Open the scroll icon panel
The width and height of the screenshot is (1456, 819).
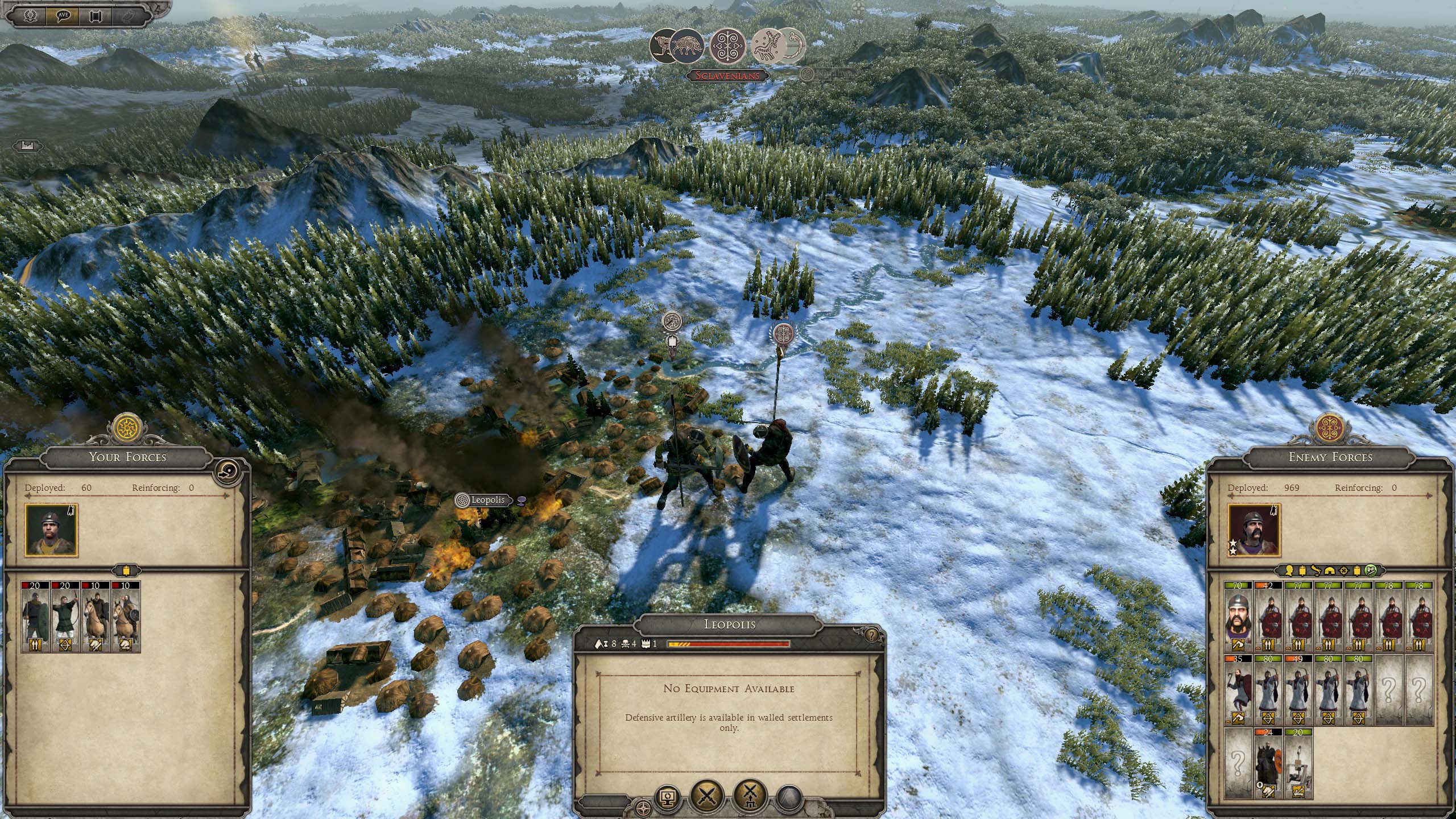[x=96, y=15]
